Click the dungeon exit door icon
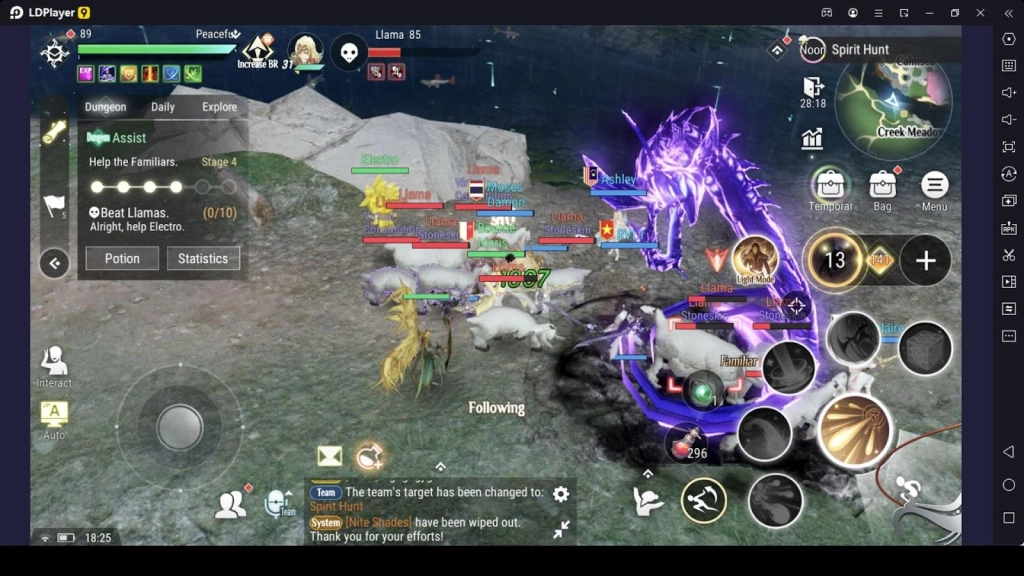The image size is (1024, 576). coord(813,88)
